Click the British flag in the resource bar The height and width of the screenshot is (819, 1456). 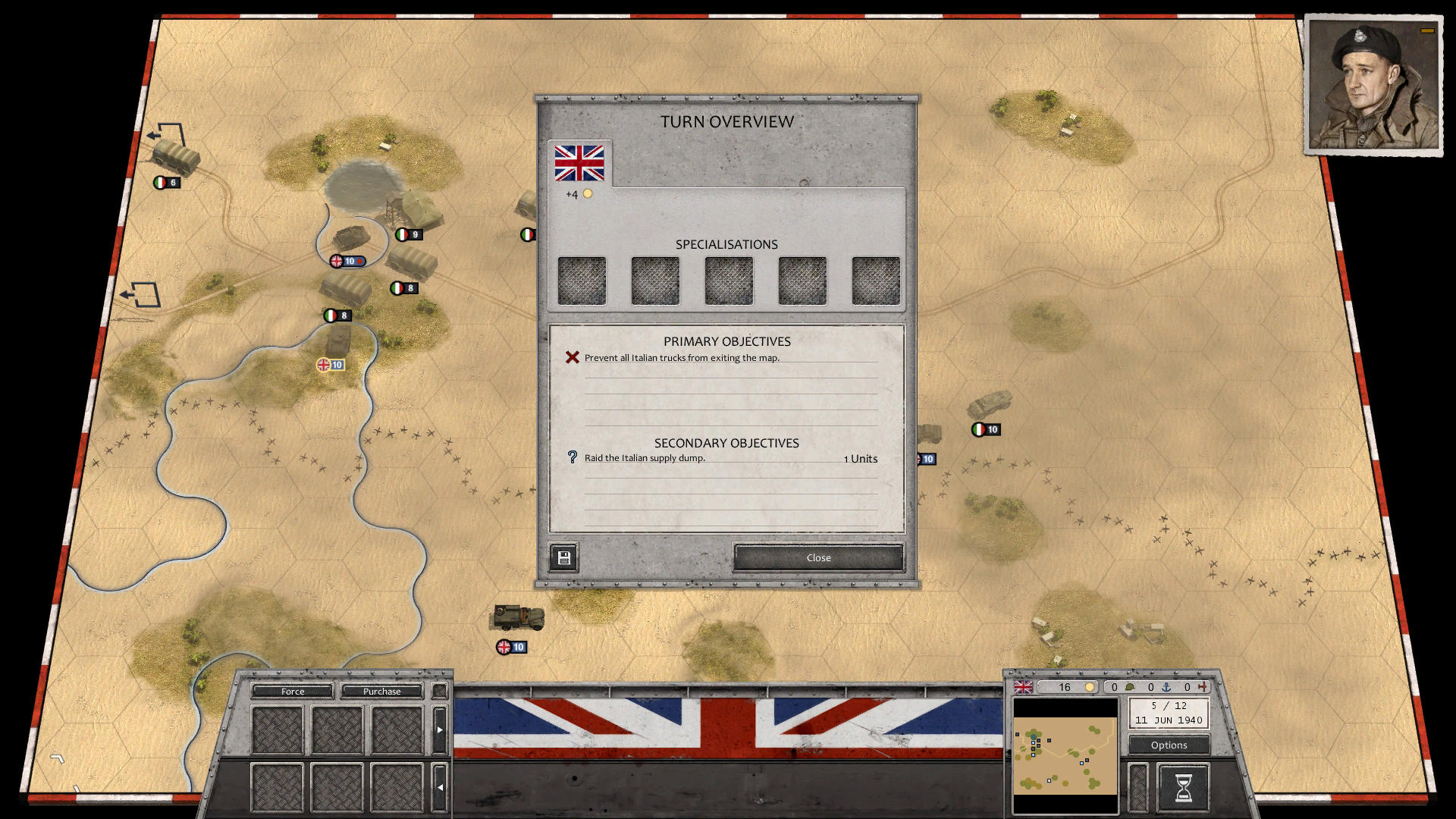click(1024, 688)
